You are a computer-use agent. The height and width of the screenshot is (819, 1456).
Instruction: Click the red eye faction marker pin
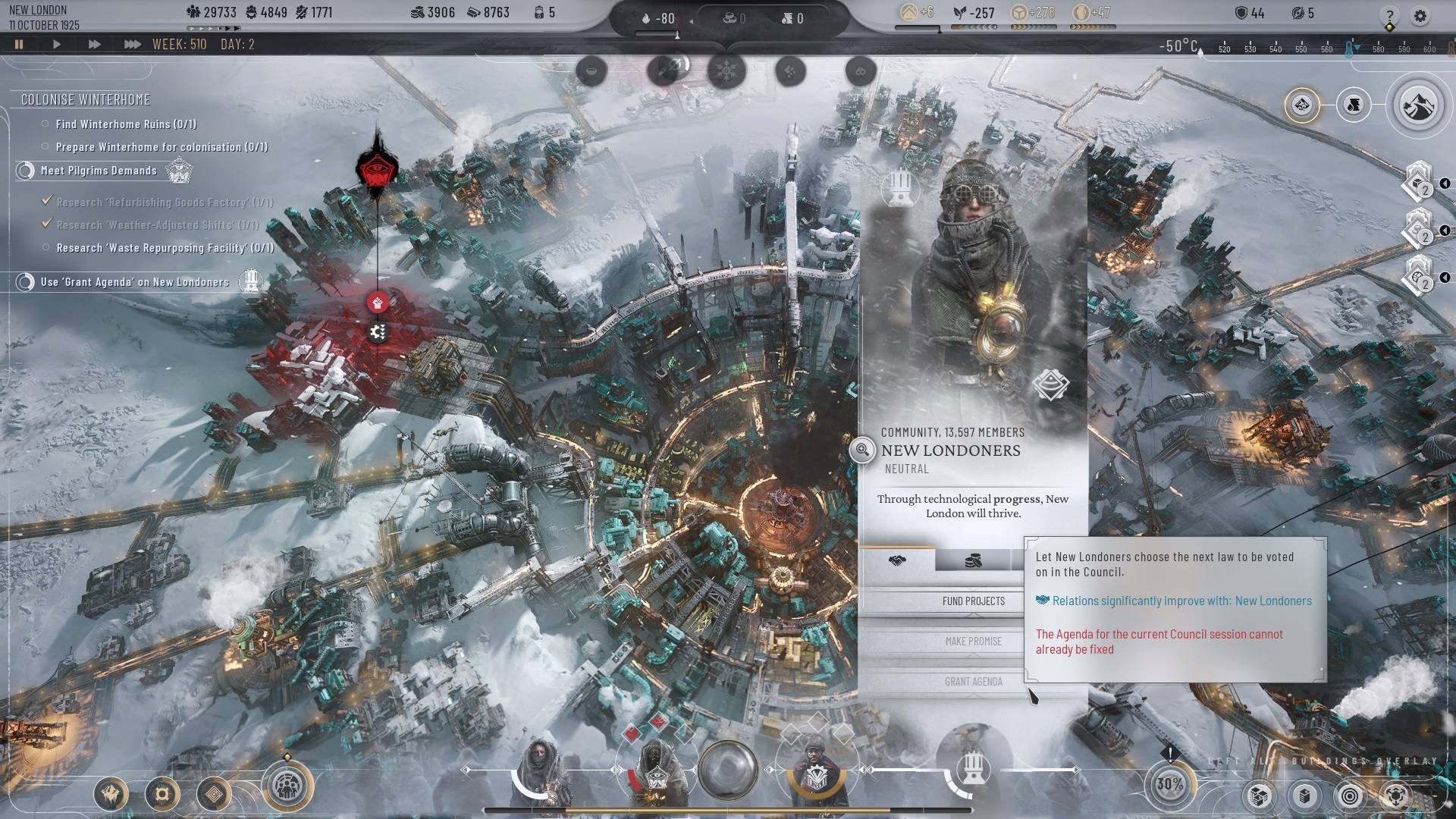click(x=377, y=169)
